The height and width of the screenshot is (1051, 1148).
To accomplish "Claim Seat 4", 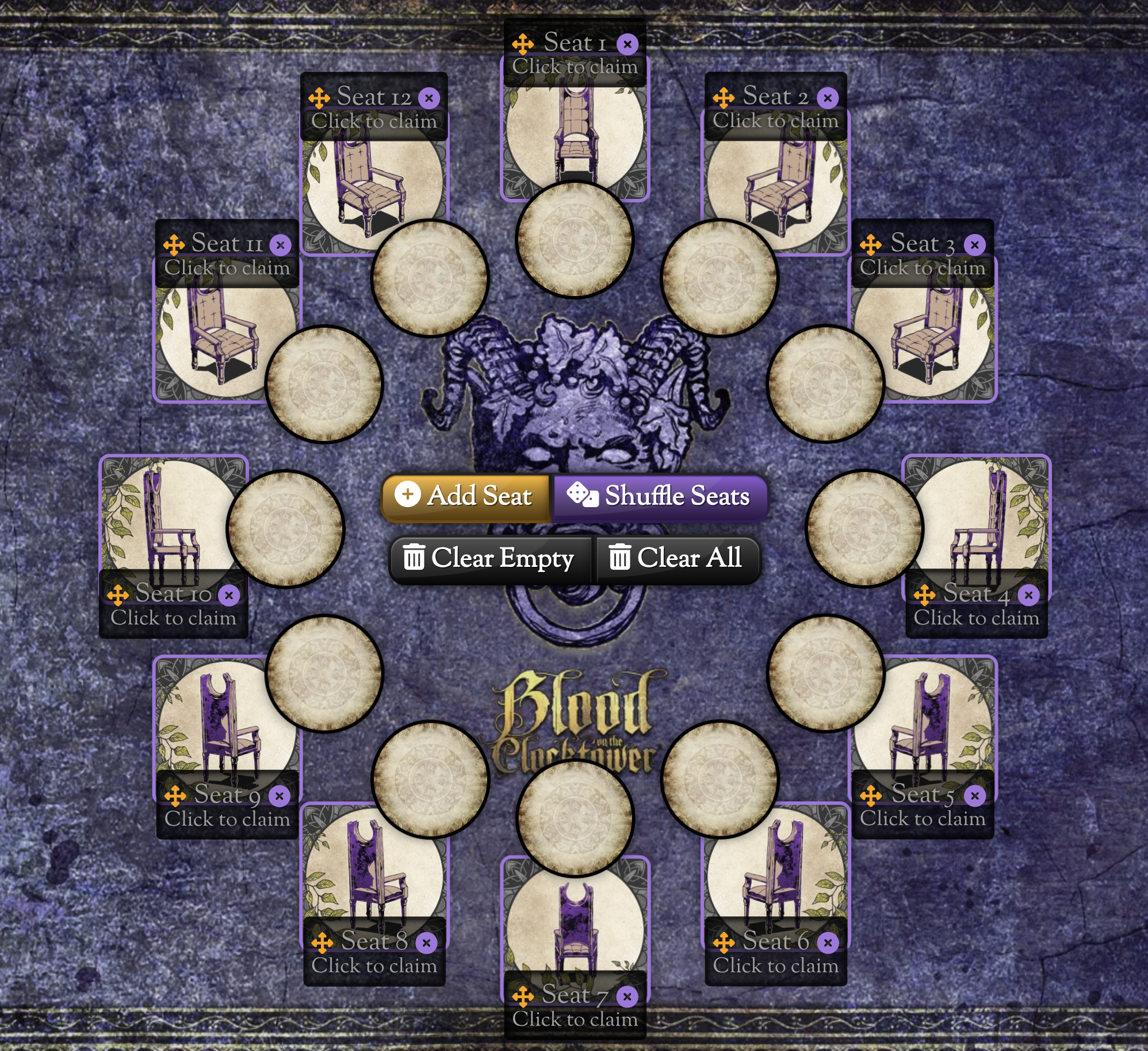I will (976, 618).
